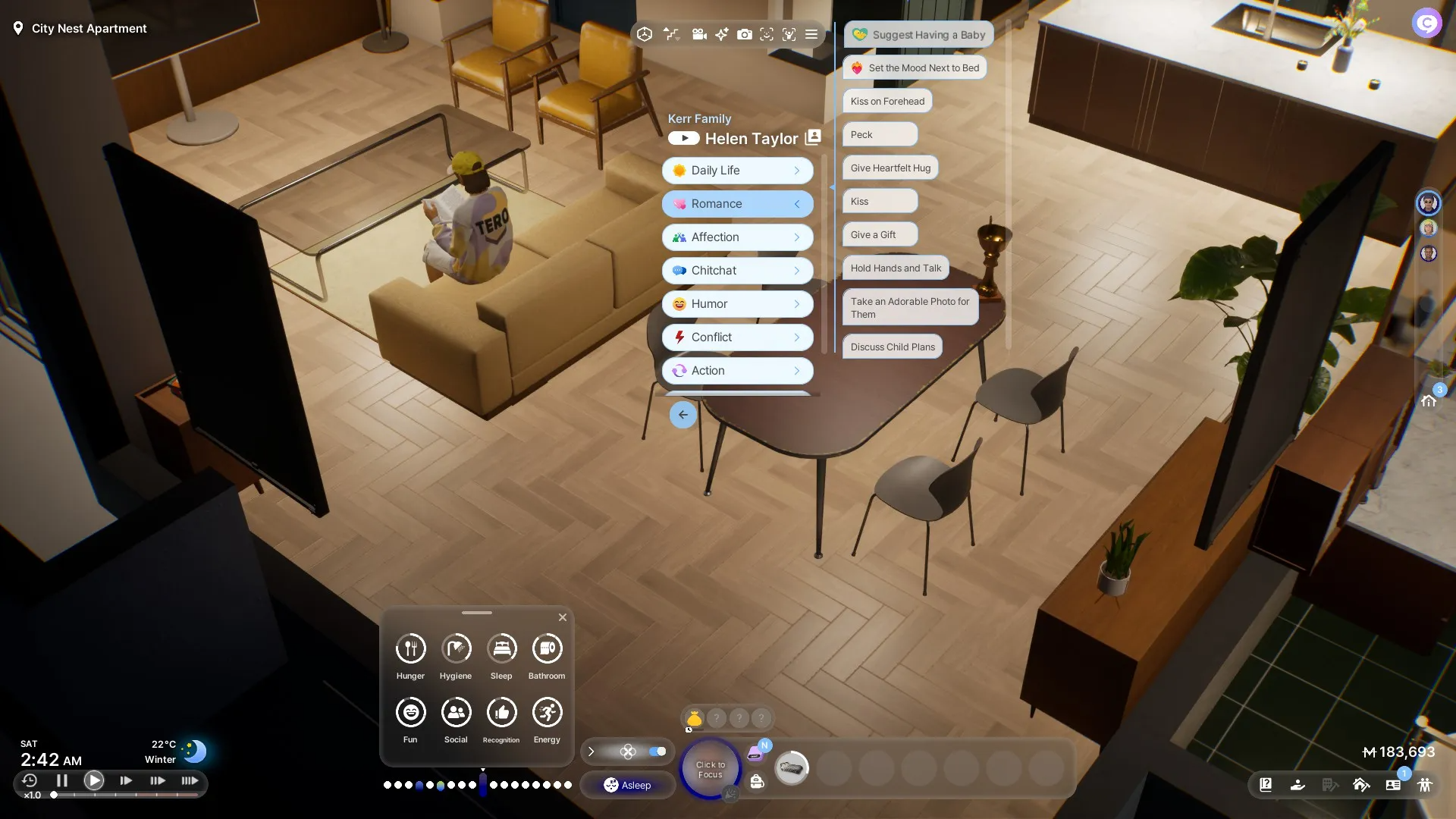Select Set the Mood Next to Bed

coord(915,68)
